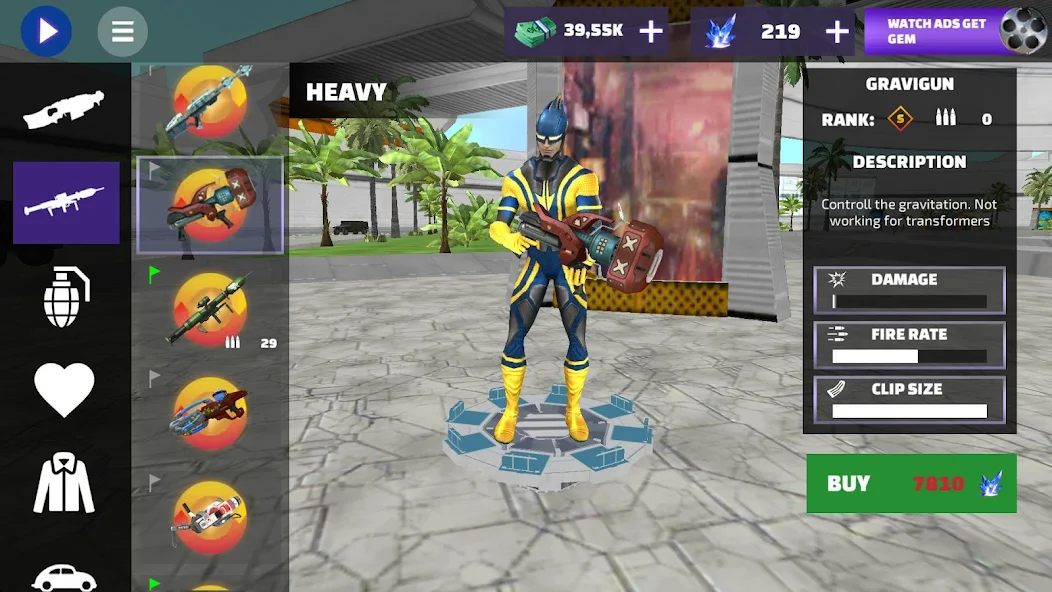
Task: Pick the blue and brown energy gun
Action: [x=210, y=412]
